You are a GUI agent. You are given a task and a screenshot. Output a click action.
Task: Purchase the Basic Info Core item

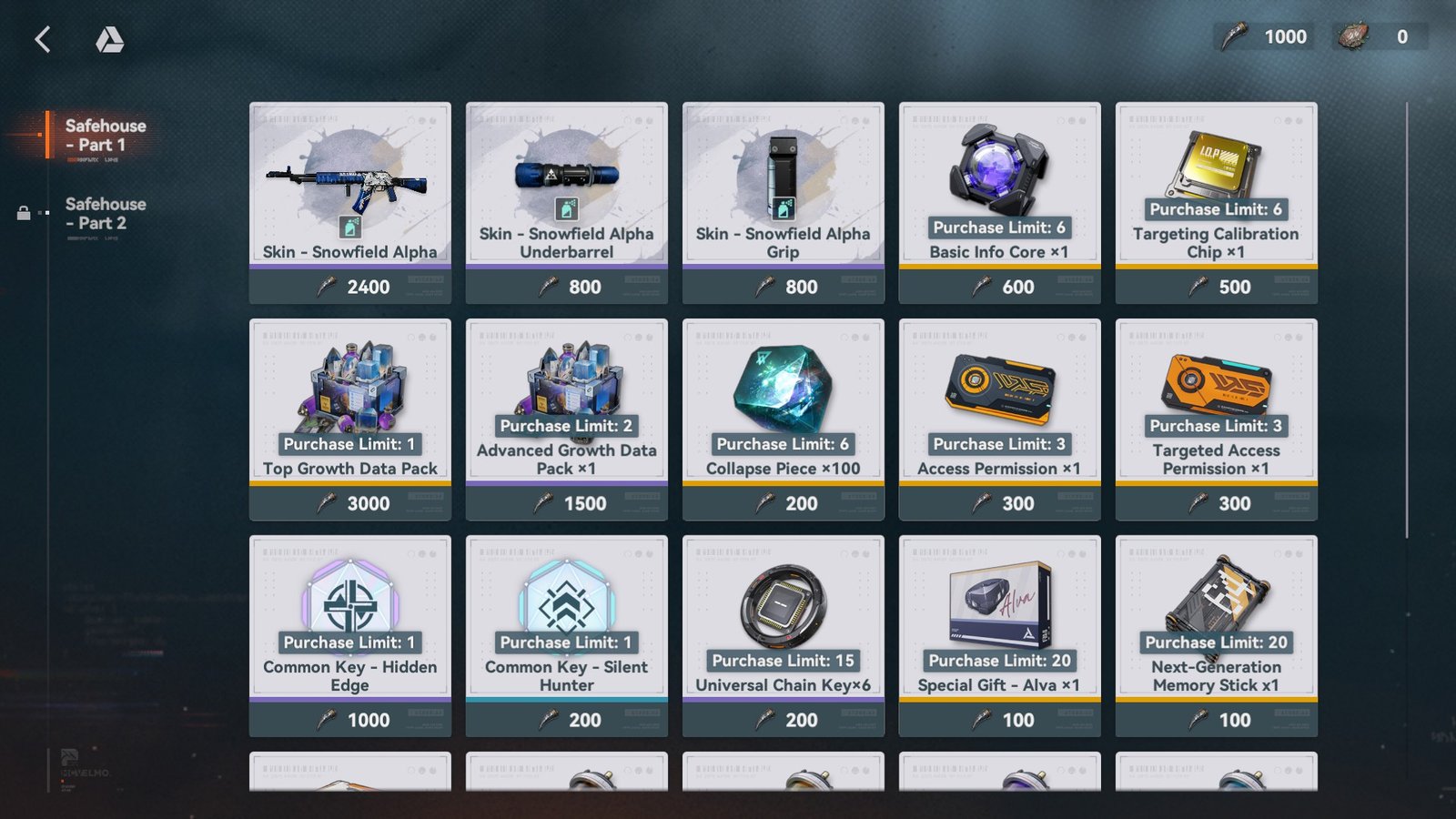point(1000,202)
